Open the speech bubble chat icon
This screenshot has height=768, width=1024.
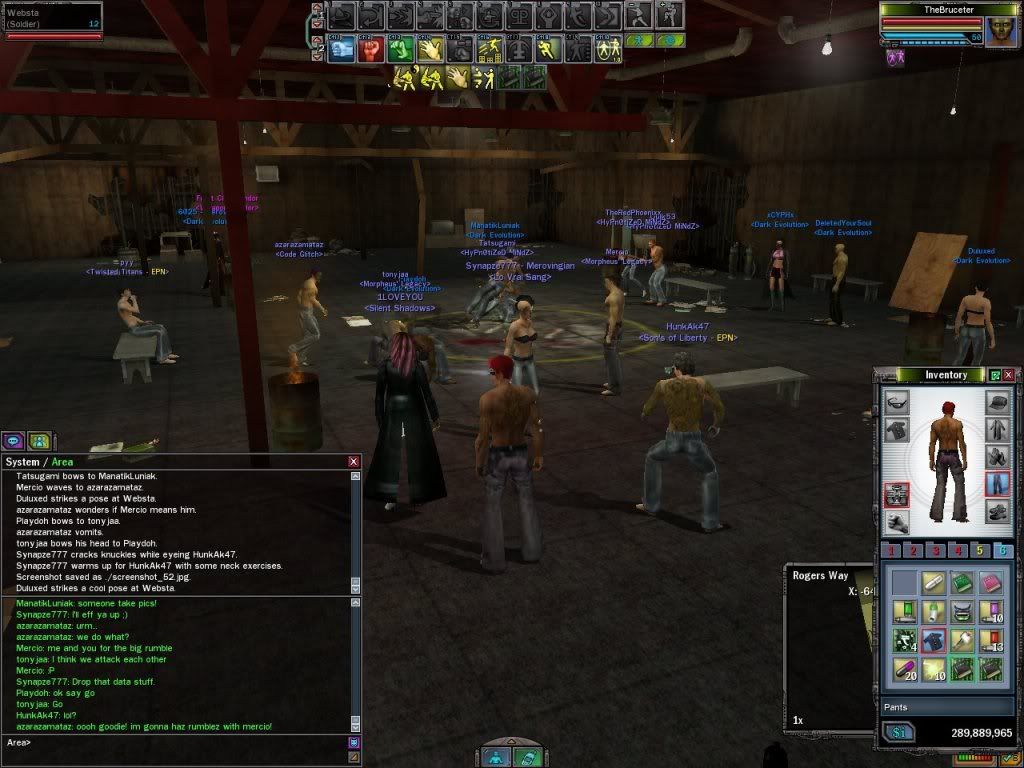pyautogui.click(x=15, y=440)
